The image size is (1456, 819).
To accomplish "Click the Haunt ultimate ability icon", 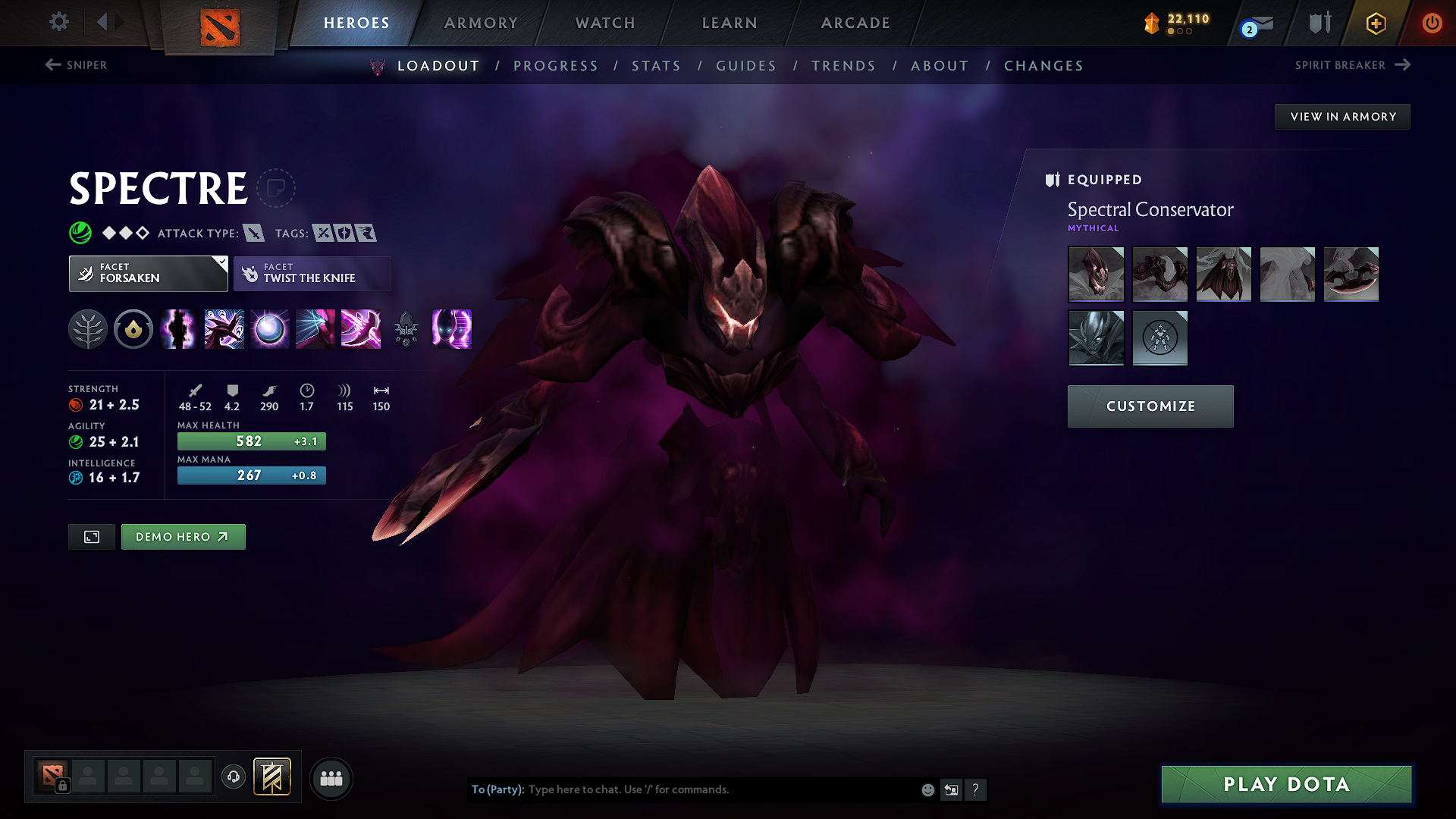I will (451, 329).
